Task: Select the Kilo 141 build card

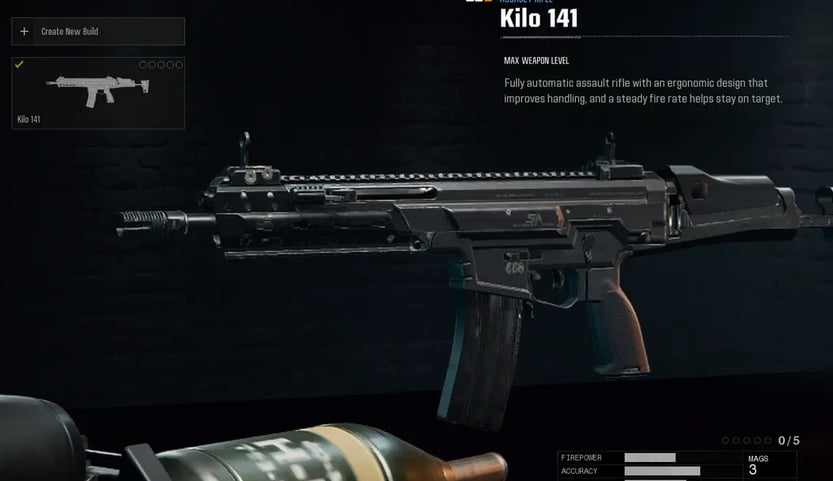Action: (97, 93)
